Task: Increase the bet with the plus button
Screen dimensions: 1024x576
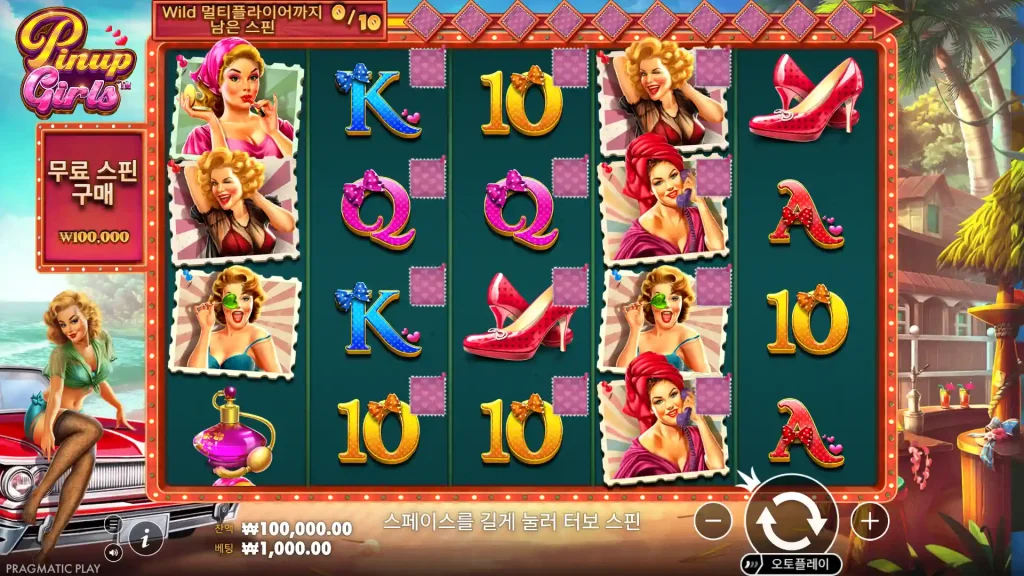Action: pyautogui.click(x=870, y=520)
